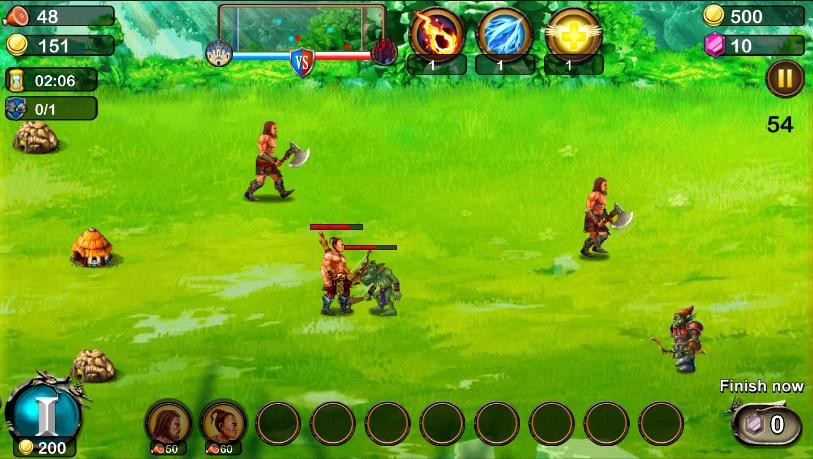Screen dimensions: 813x459
Task: Use the golden winged heal spell
Action: coord(572,32)
